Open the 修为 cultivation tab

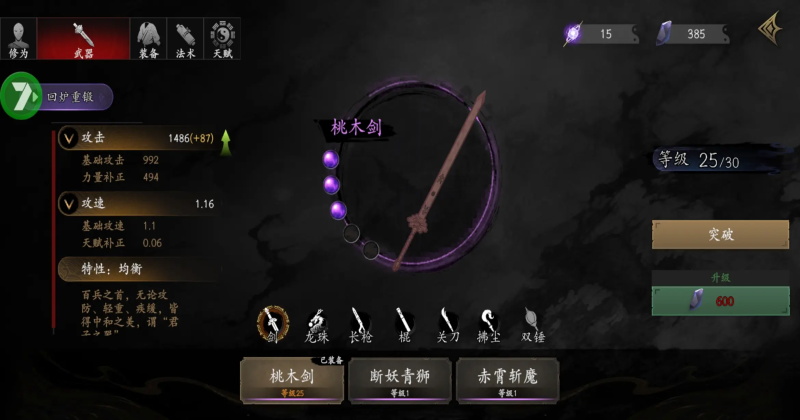21,38
